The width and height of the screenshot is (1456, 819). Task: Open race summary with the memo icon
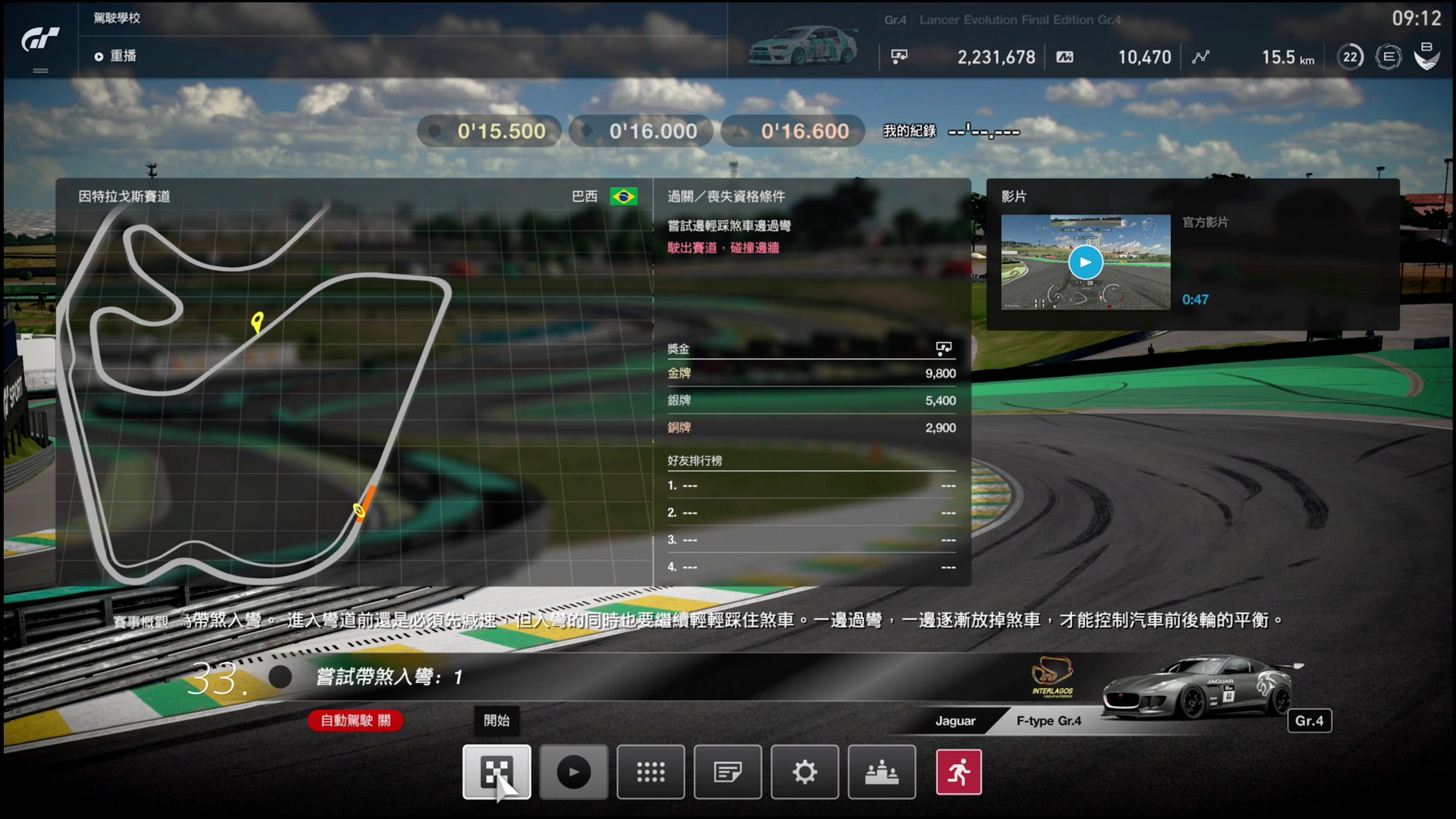727,772
